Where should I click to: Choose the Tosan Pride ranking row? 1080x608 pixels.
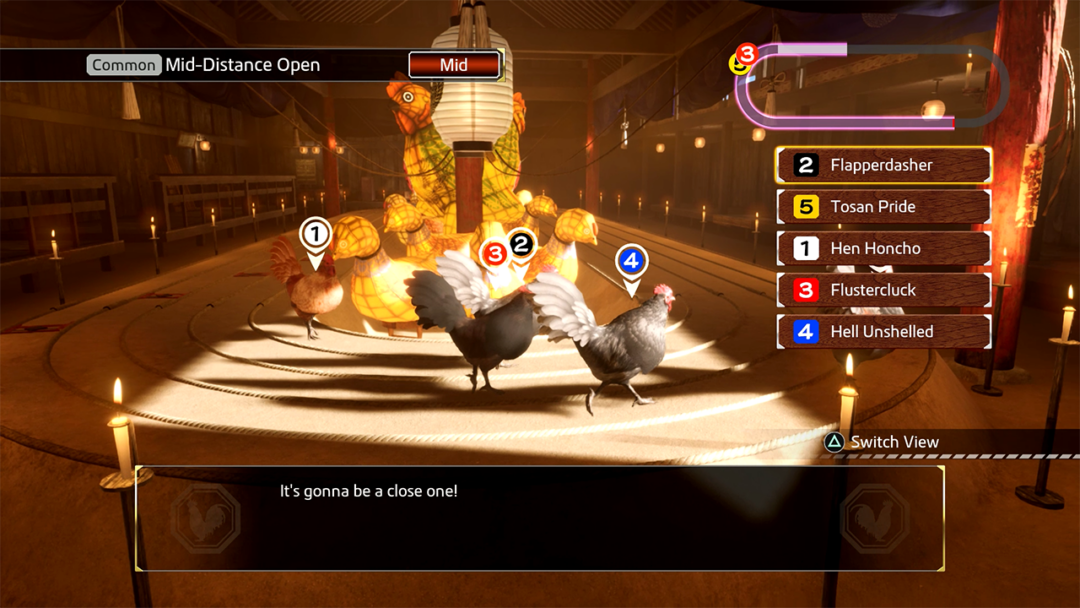point(883,207)
